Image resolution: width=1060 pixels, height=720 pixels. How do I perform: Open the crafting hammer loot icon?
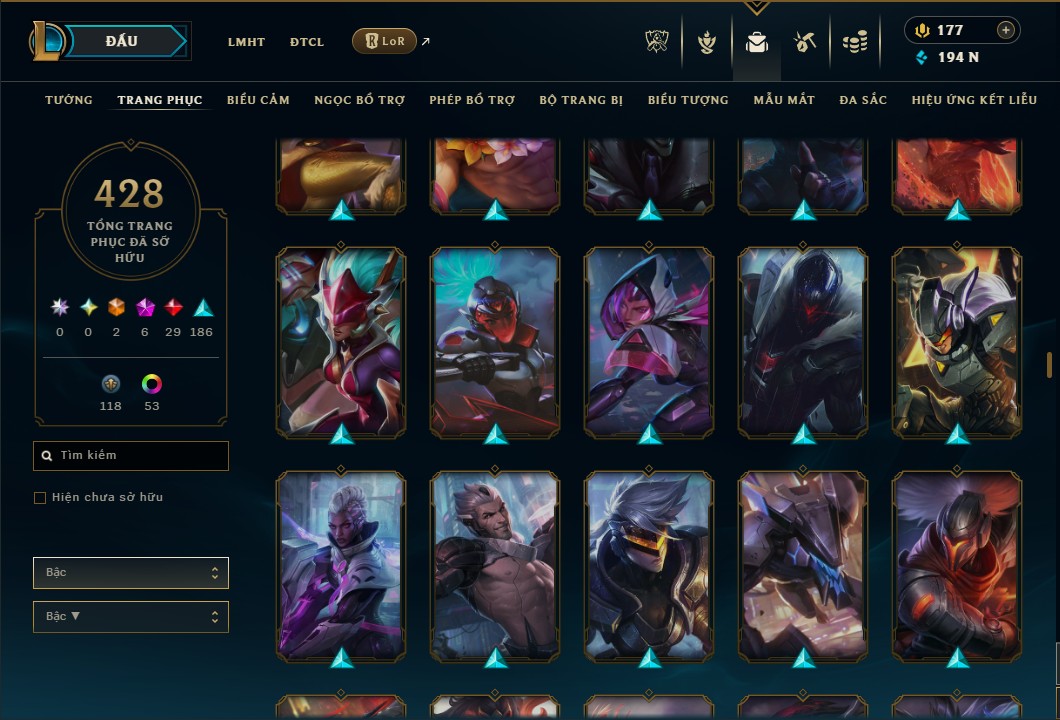tap(805, 42)
